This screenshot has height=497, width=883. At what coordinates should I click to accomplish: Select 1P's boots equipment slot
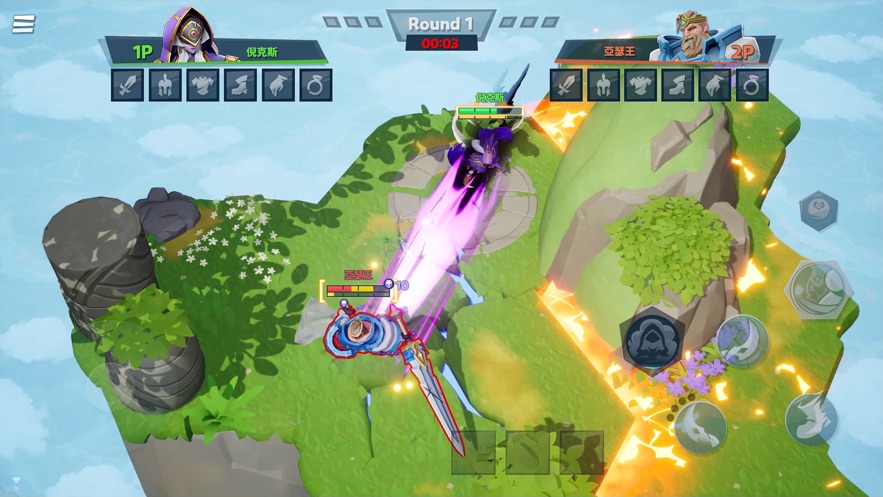click(x=241, y=85)
